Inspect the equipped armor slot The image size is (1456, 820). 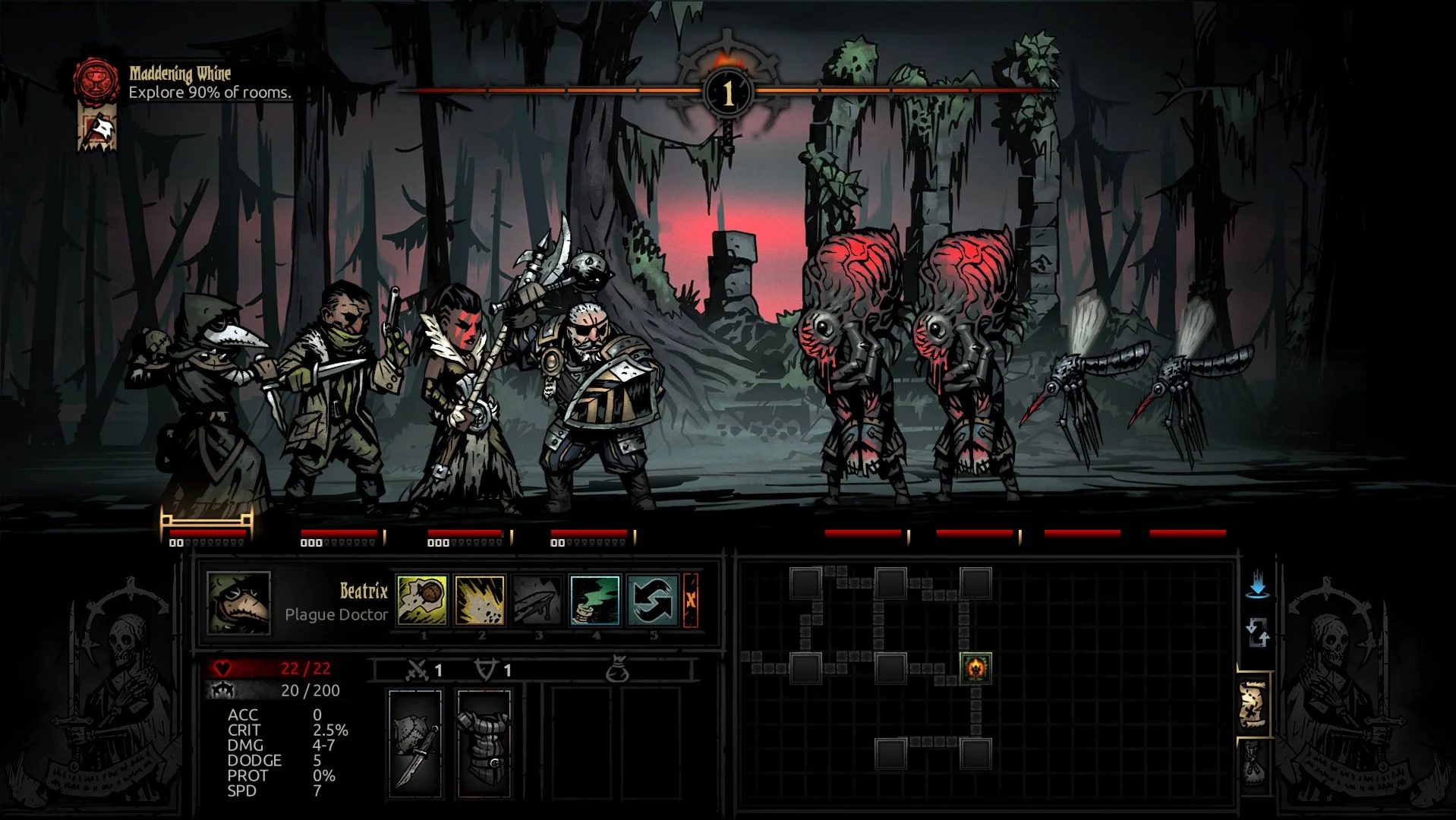[484, 744]
